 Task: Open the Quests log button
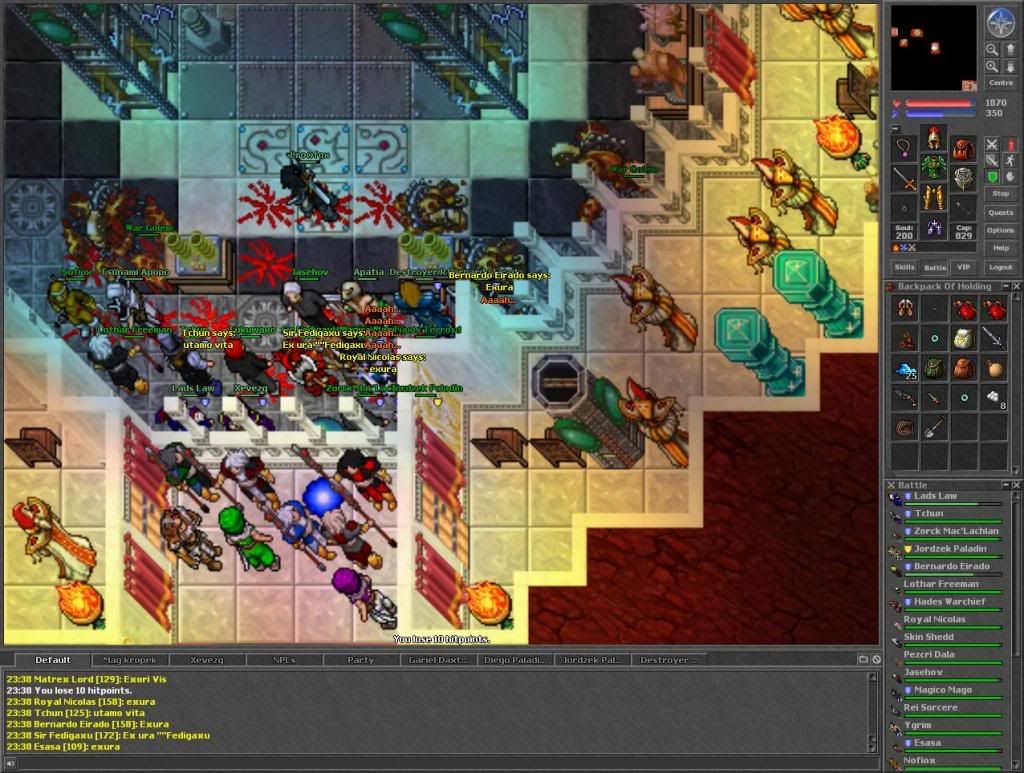tap(1000, 212)
